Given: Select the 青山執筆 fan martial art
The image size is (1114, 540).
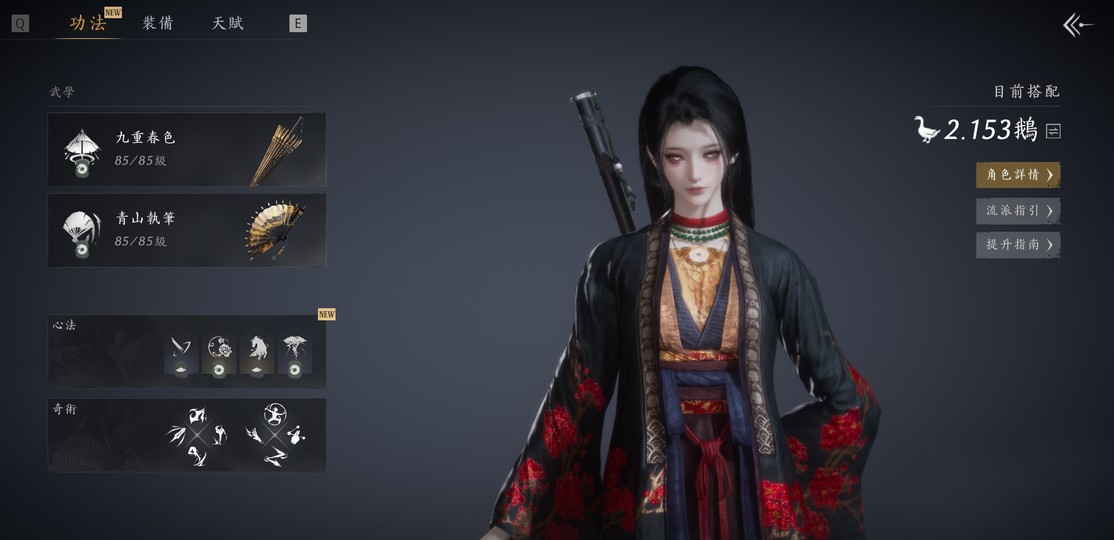Looking at the screenshot, I should [x=187, y=230].
